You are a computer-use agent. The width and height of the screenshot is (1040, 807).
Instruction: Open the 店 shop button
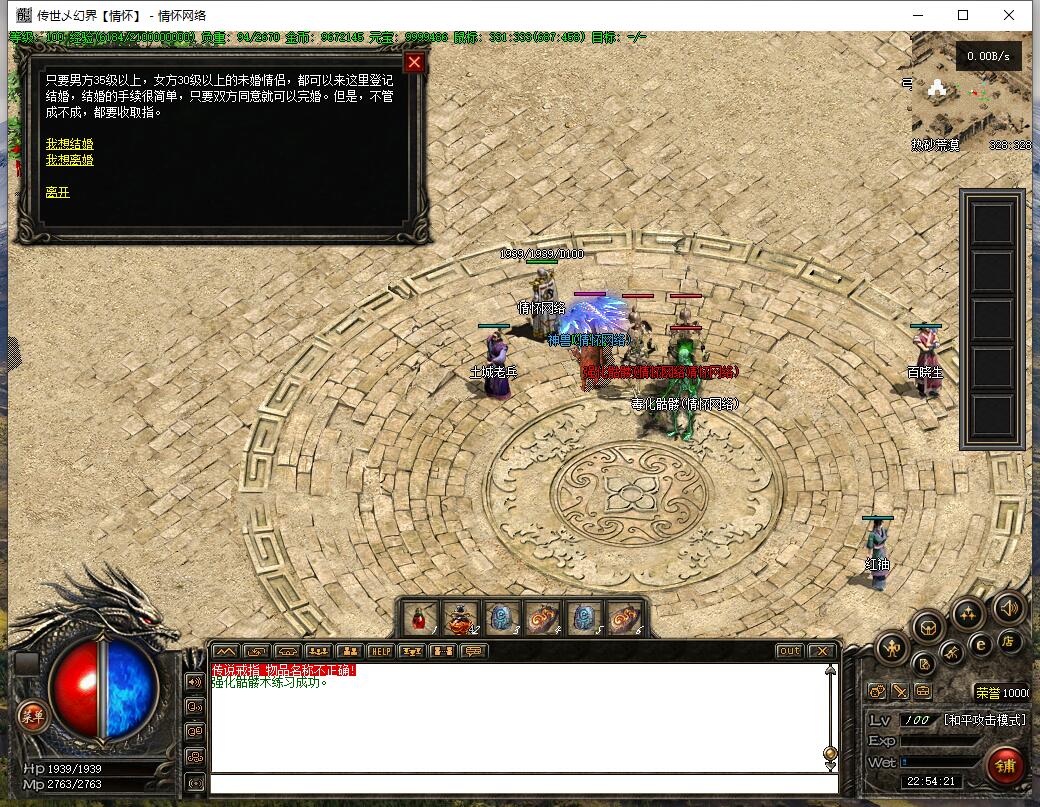[x=1009, y=642]
